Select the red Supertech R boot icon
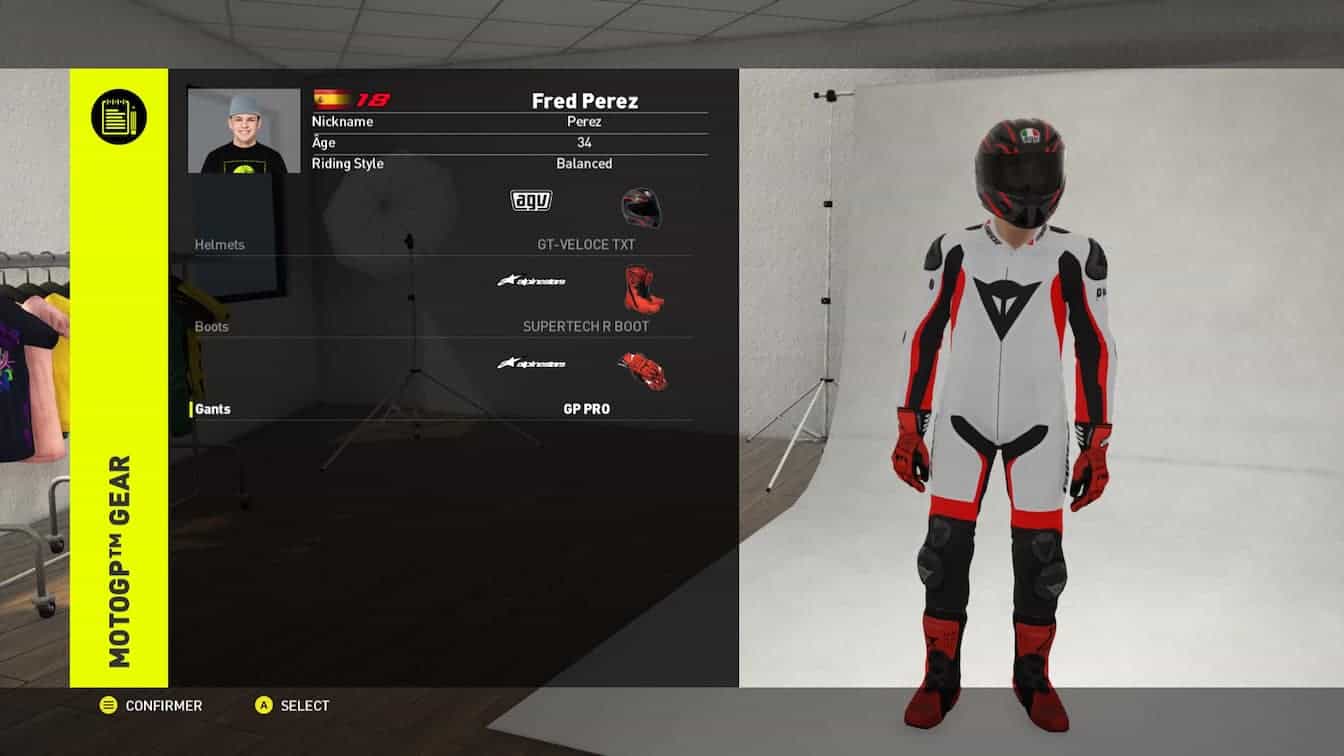 [643, 288]
